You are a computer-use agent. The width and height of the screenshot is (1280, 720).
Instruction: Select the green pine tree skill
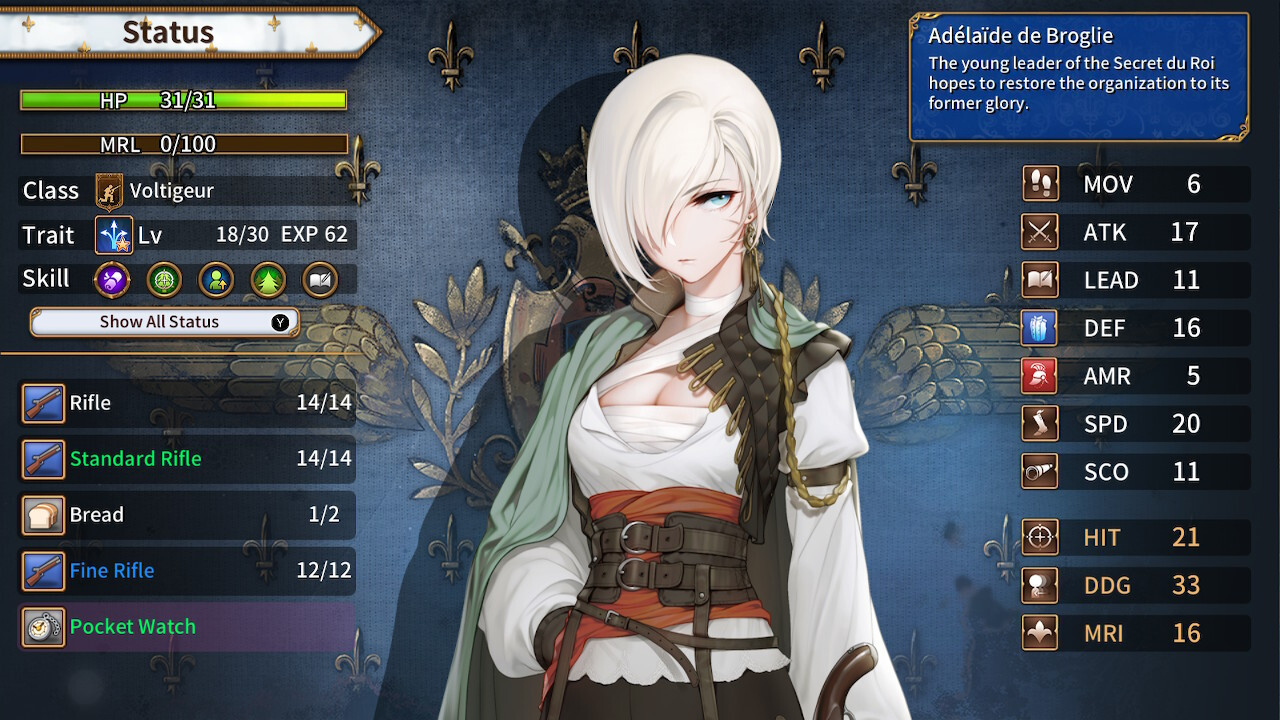point(268,280)
